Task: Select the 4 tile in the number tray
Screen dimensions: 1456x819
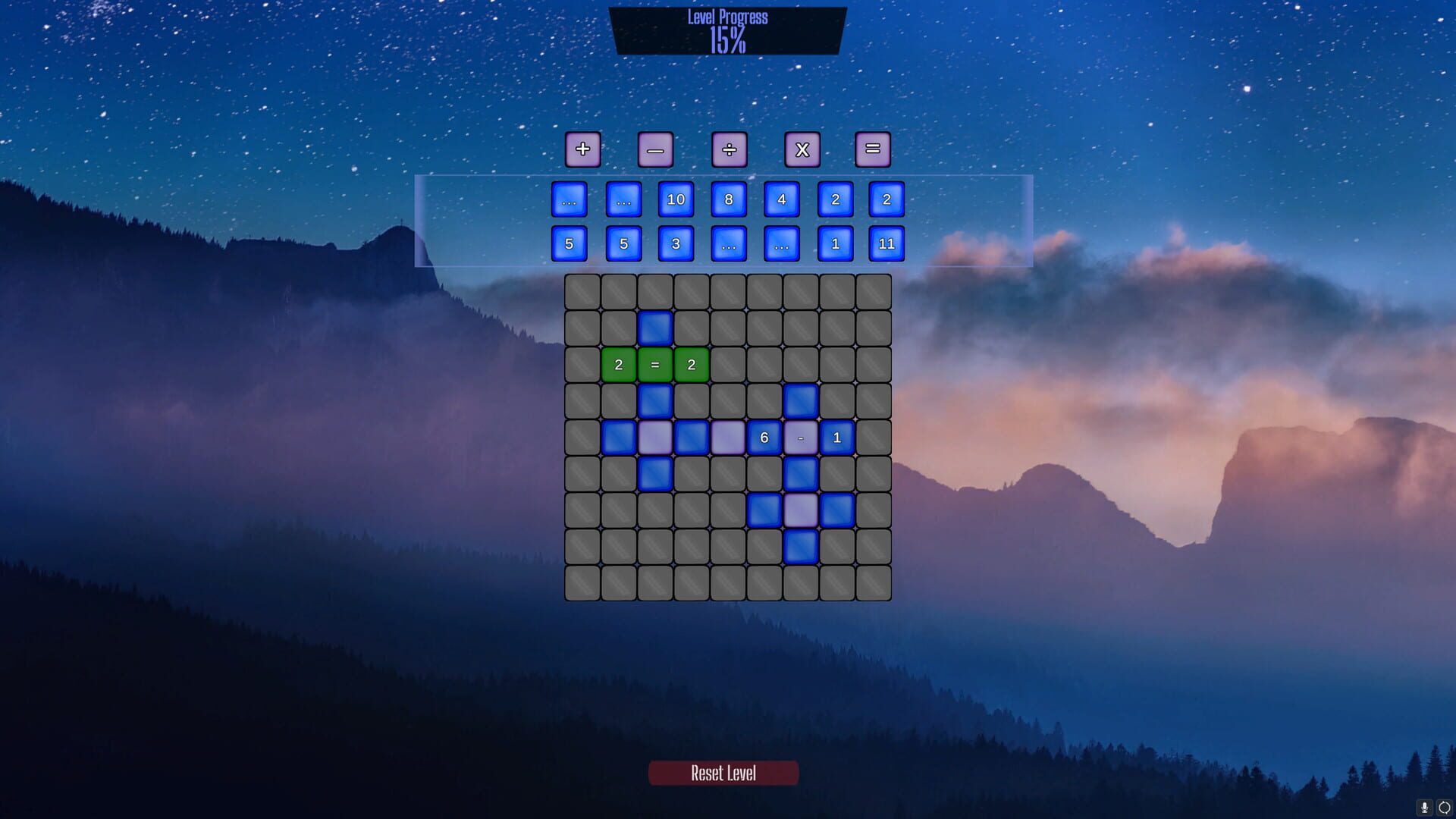Action: (782, 200)
